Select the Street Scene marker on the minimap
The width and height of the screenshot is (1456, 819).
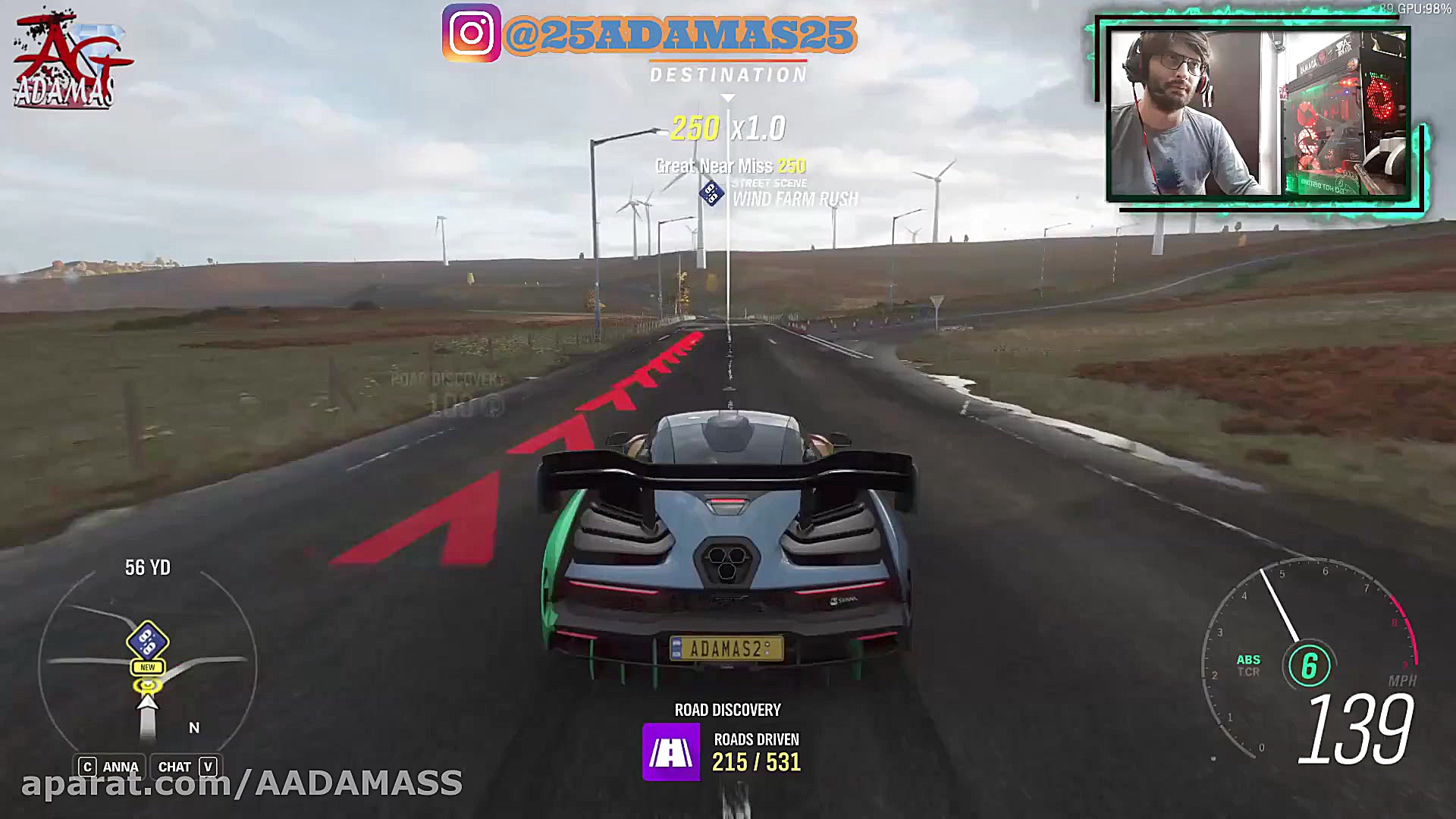click(148, 641)
